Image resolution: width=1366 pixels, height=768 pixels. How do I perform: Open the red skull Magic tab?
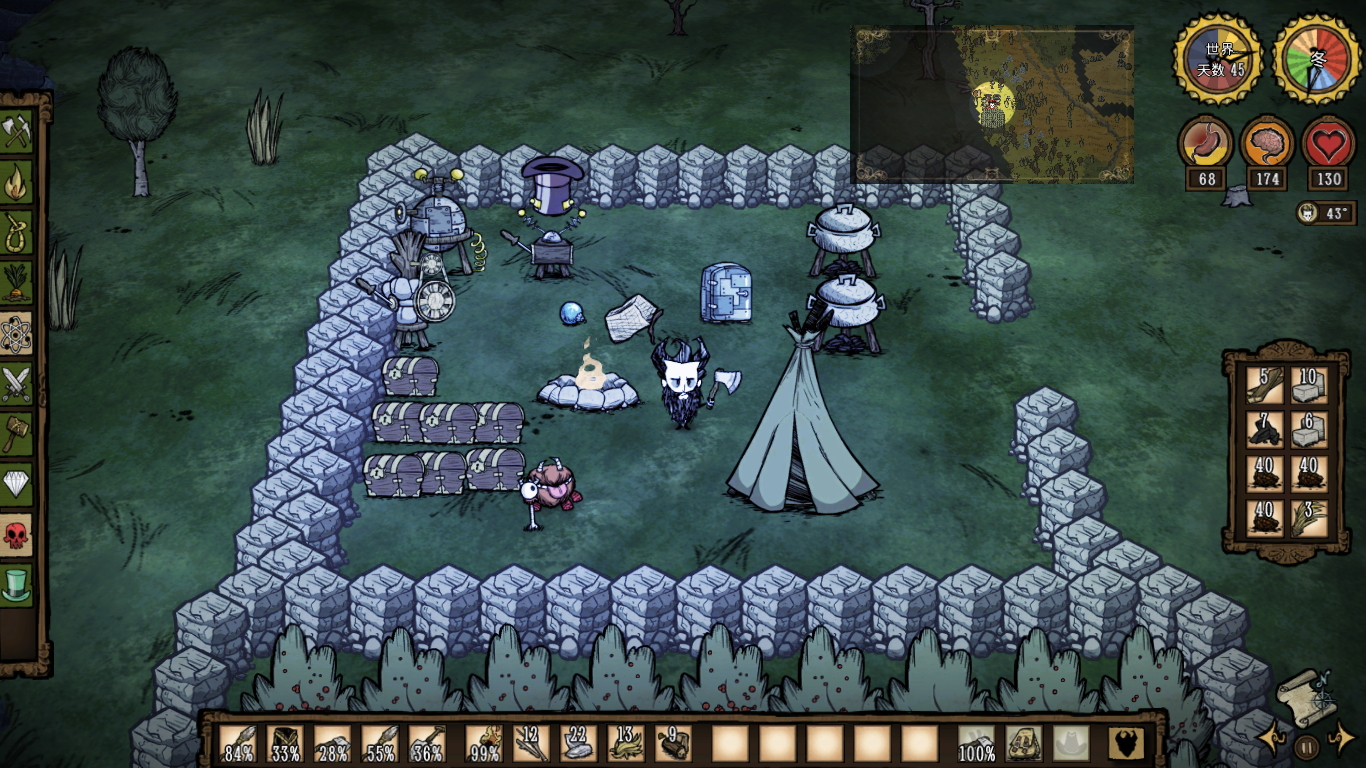pos(17,535)
